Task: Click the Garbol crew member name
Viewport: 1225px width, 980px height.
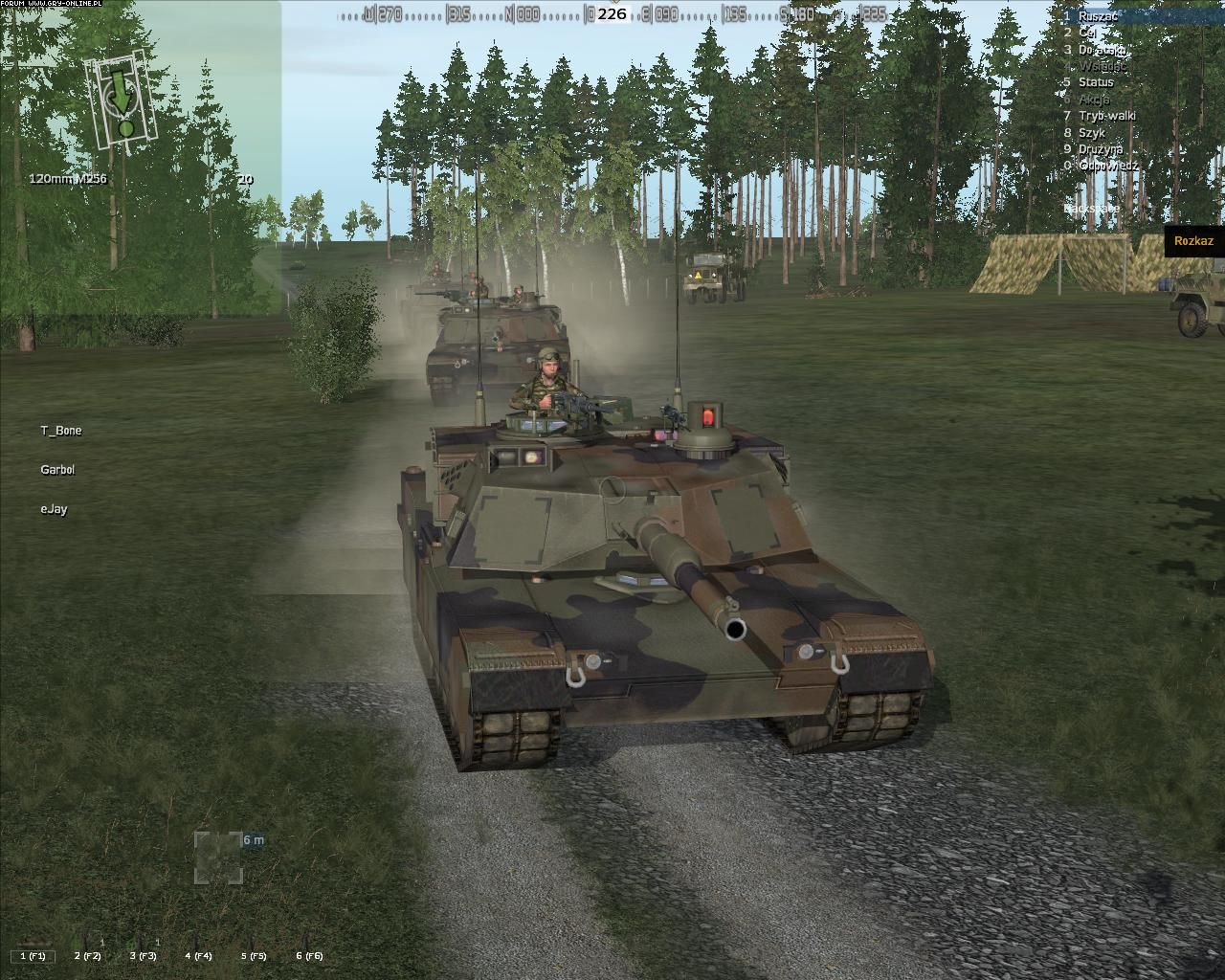Action: click(x=57, y=470)
